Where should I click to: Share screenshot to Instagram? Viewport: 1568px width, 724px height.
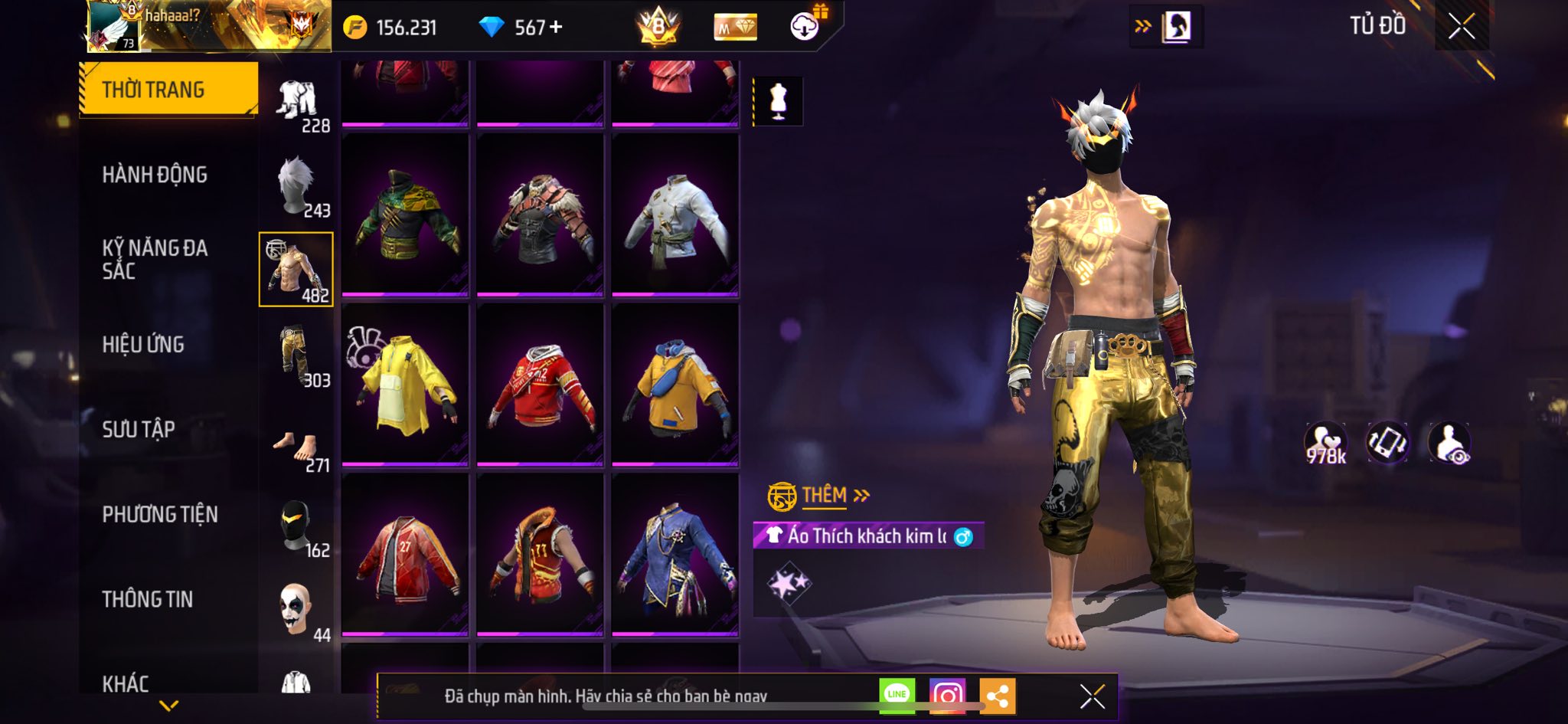[x=947, y=696]
